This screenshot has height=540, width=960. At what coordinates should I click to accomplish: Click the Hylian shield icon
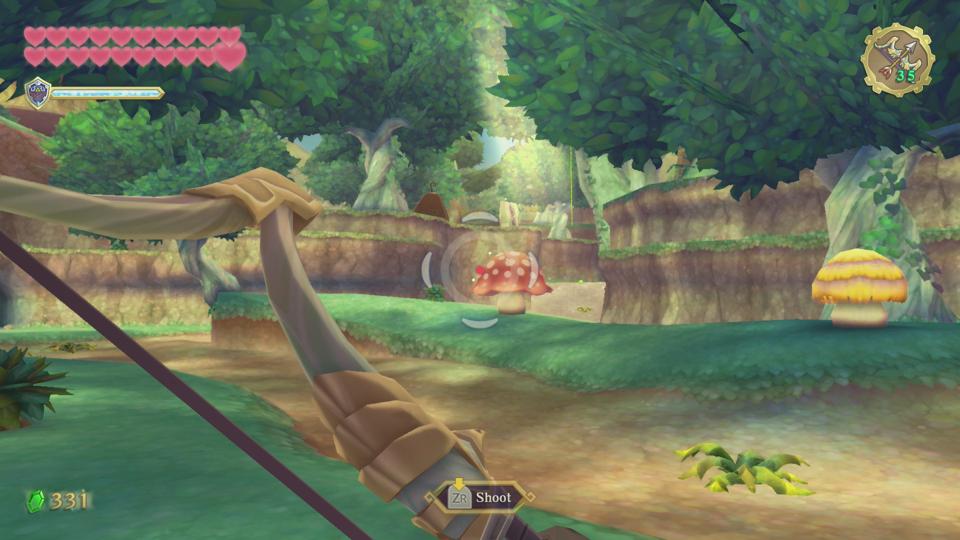[x=38, y=91]
